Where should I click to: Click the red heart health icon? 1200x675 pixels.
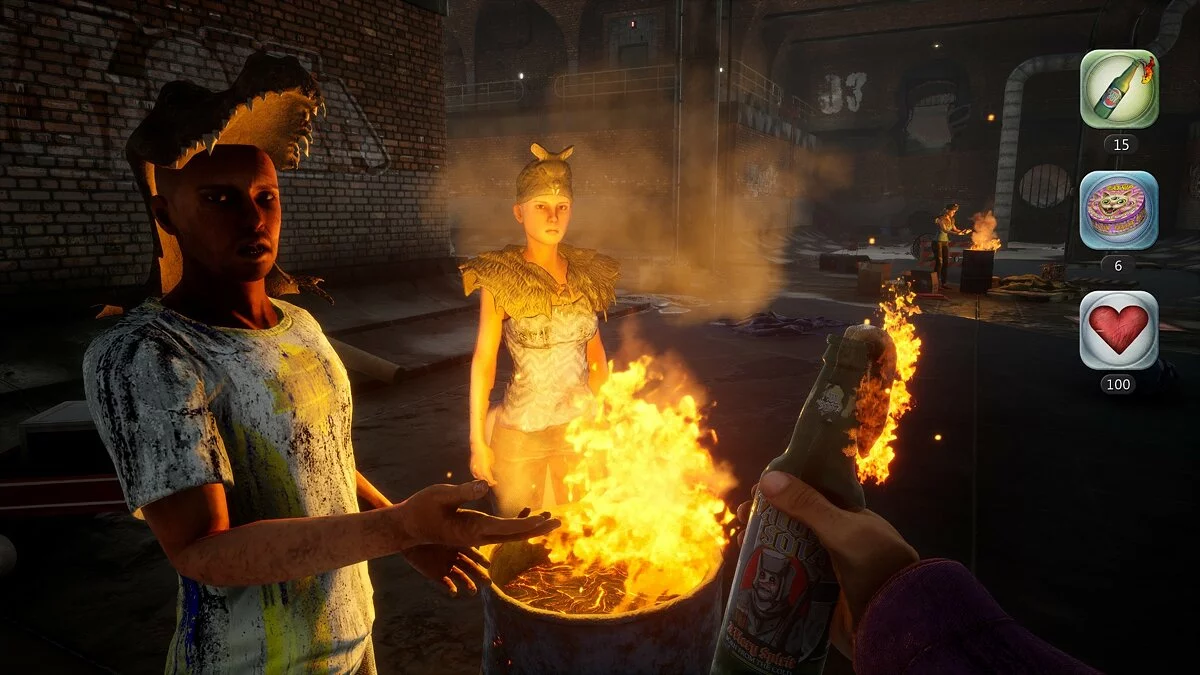[x=1119, y=330]
